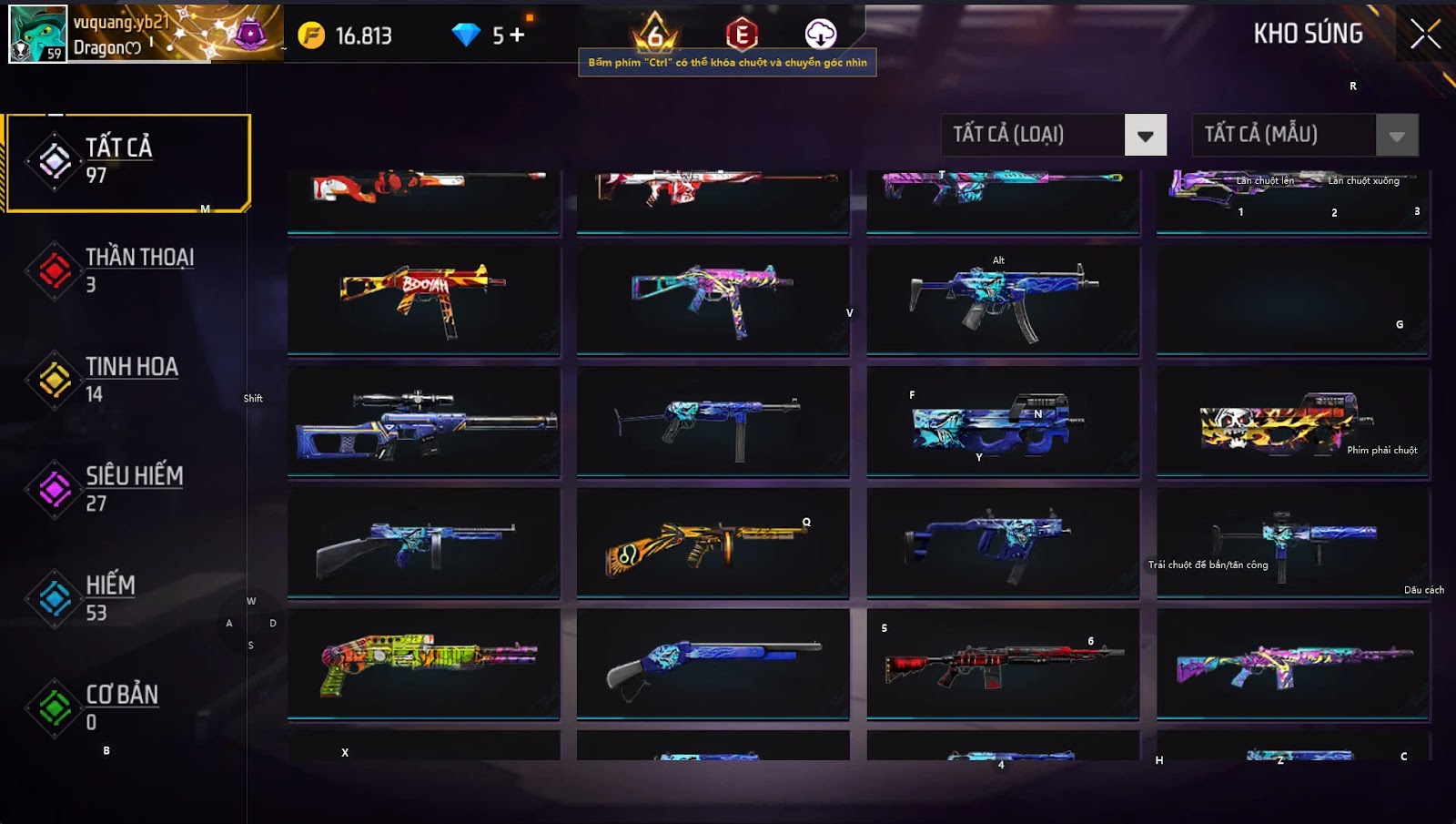
Task: Open the player profile avatar
Action: (37, 34)
